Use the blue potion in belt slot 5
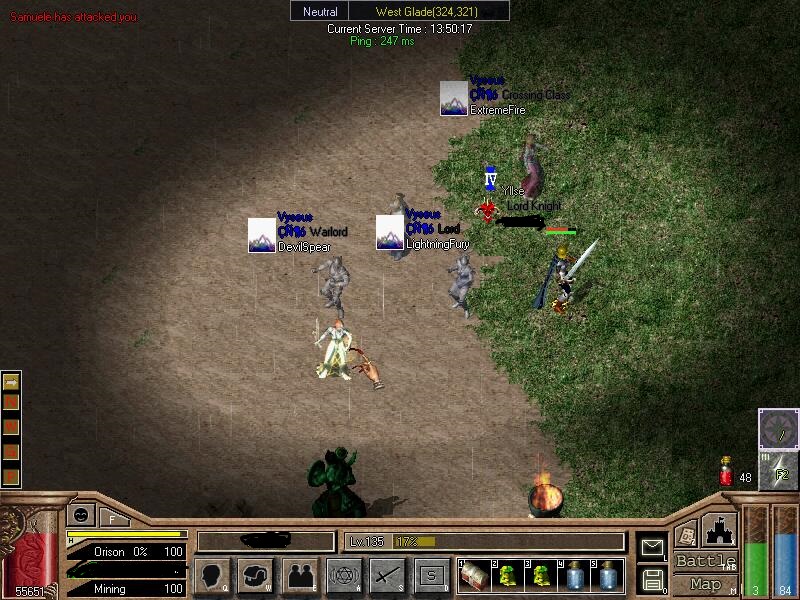The width and height of the screenshot is (800, 600). tap(607, 575)
